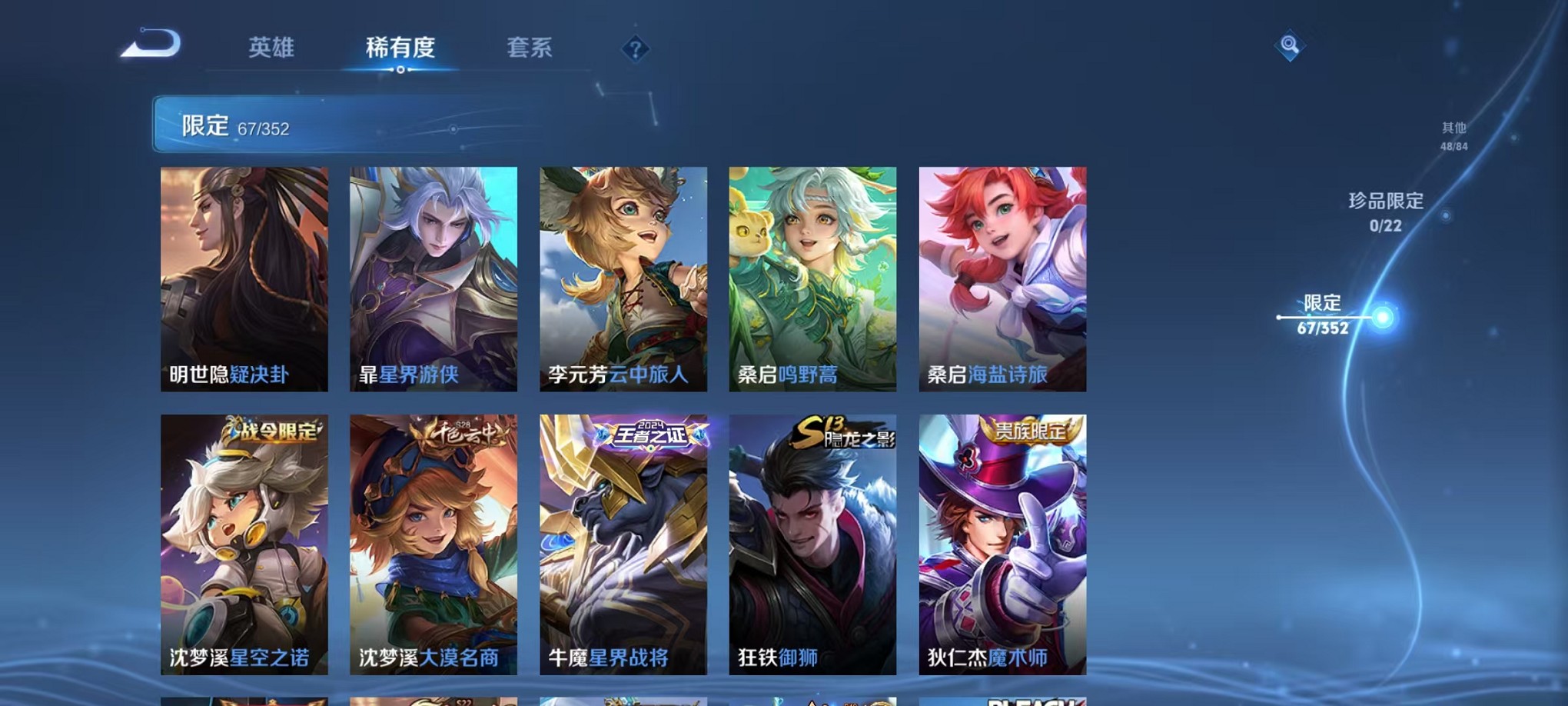Select the 稀有度 tab

[401, 48]
